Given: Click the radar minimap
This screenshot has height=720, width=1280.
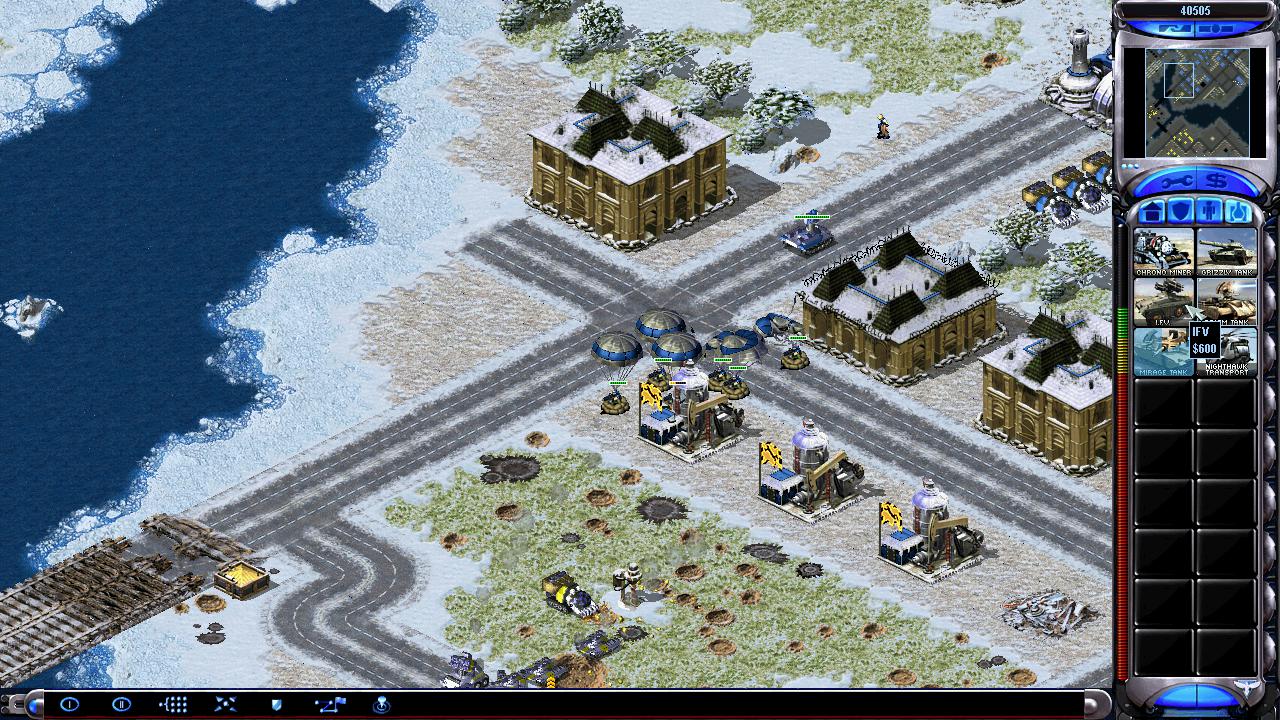Looking at the screenshot, I should 1184,102.
